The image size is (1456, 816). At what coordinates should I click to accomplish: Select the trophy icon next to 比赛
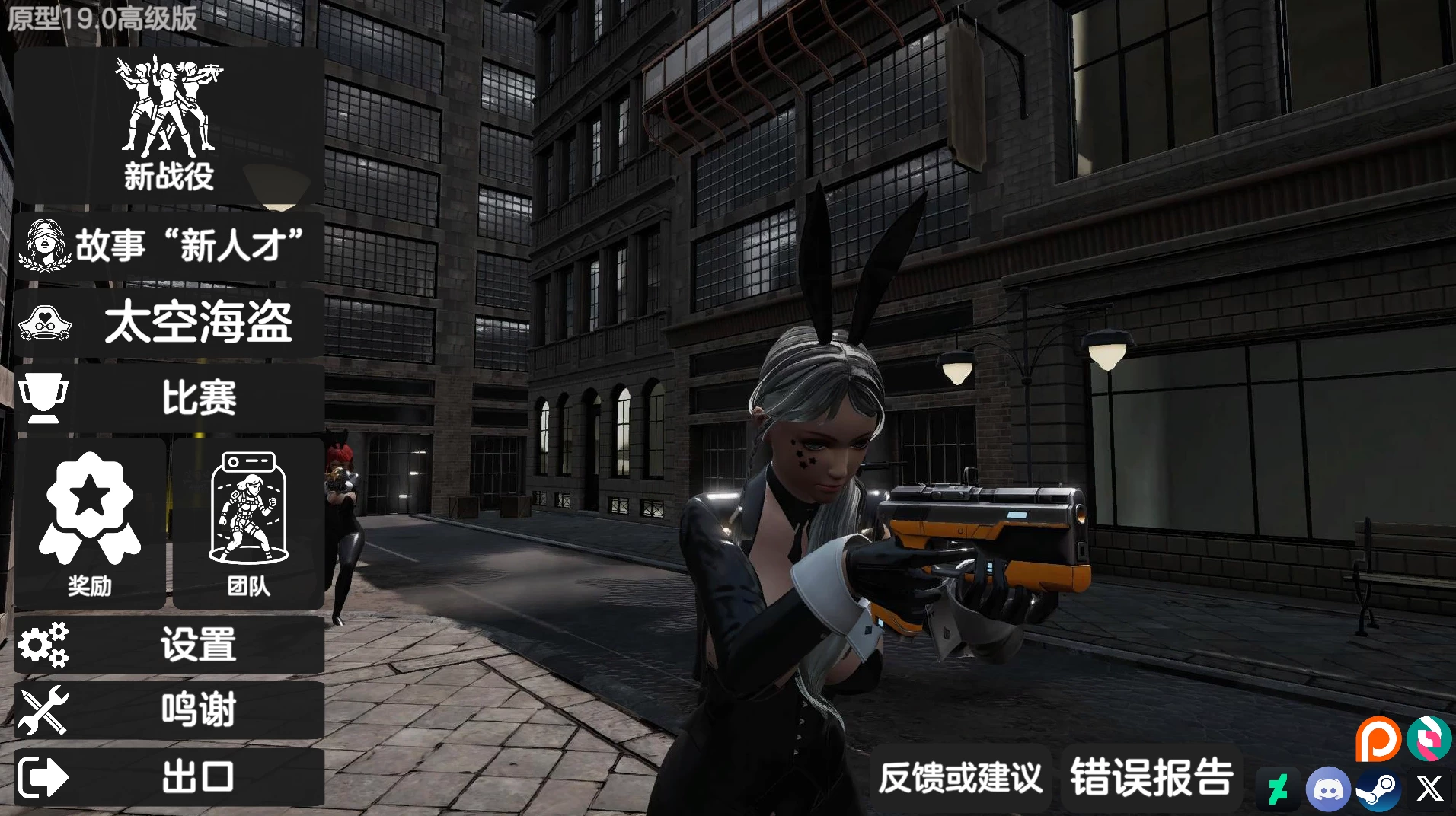pos(43,397)
